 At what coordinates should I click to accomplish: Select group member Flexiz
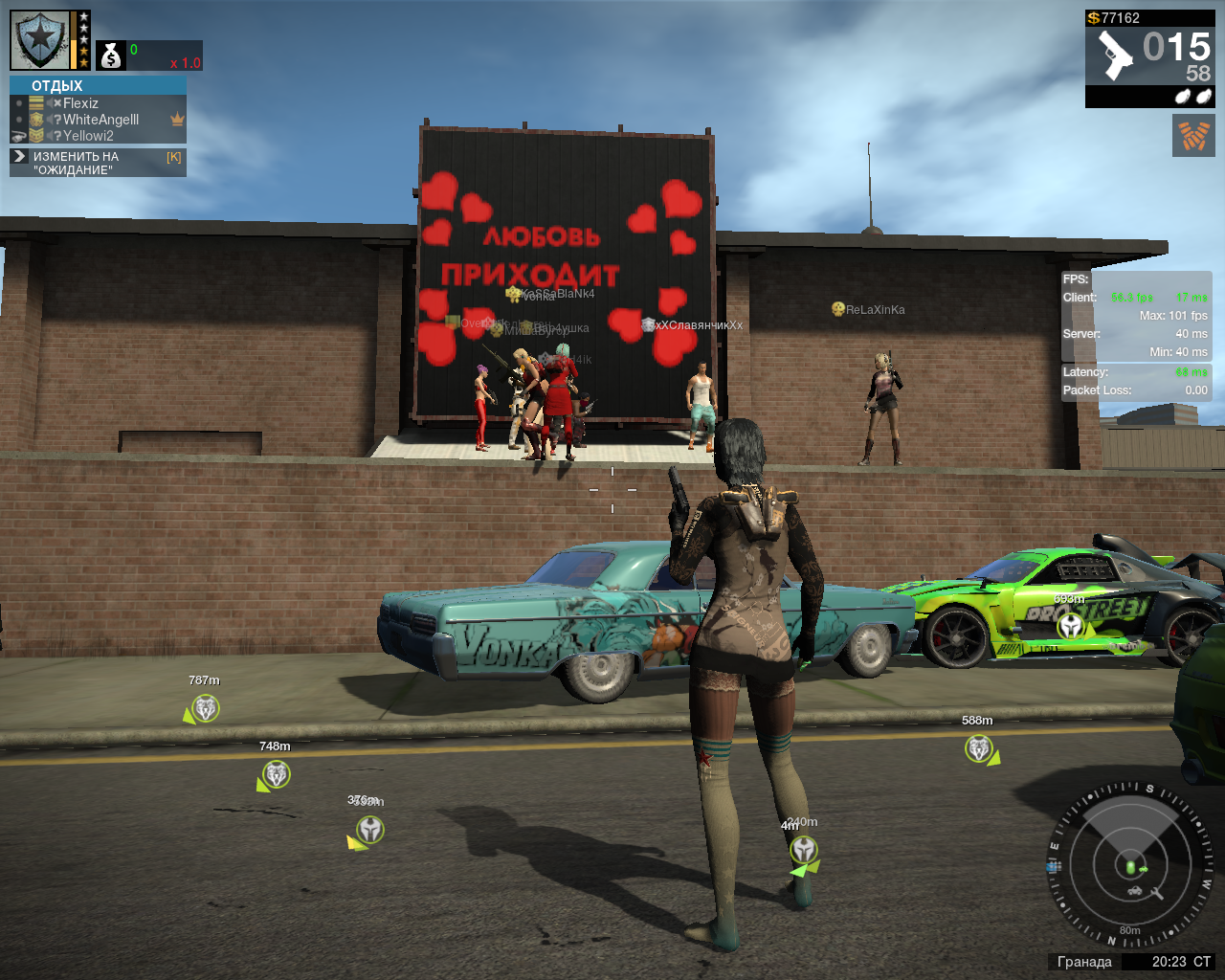tap(80, 103)
